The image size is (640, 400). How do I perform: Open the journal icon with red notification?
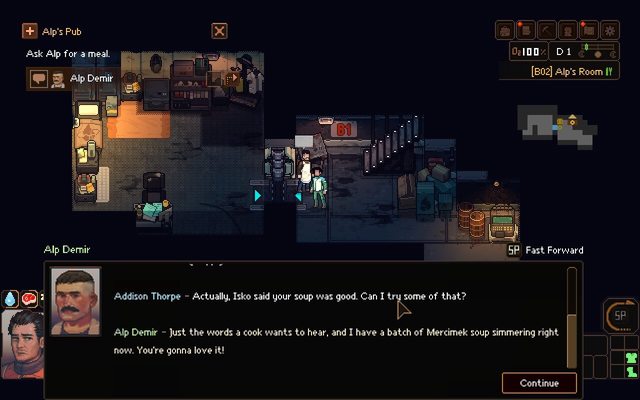[525, 30]
